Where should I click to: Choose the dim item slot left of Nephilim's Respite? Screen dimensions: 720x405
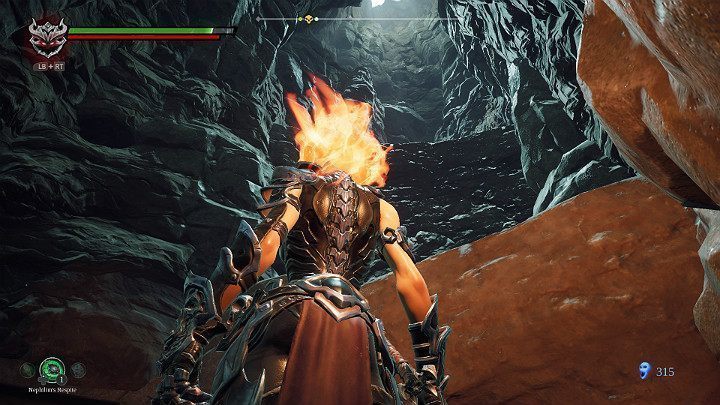[26, 369]
